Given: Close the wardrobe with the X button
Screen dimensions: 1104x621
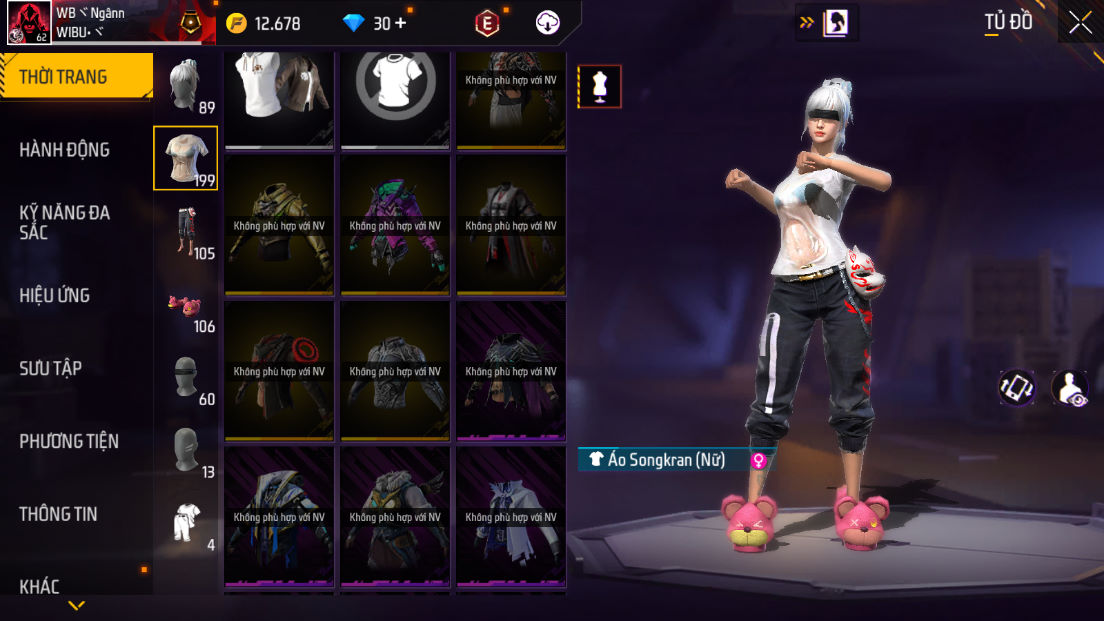Looking at the screenshot, I should (1080, 22).
